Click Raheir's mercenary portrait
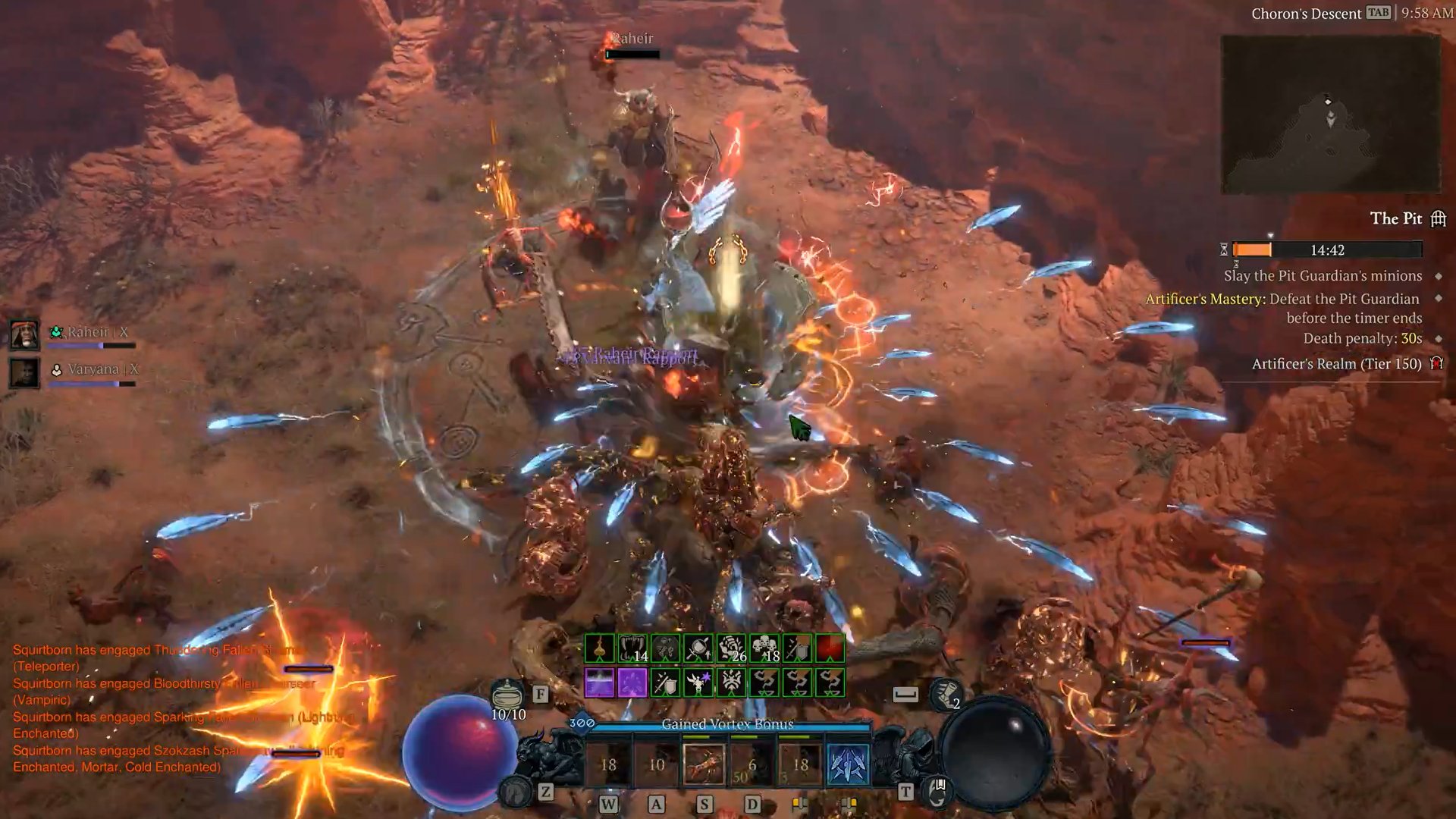 tap(24, 334)
